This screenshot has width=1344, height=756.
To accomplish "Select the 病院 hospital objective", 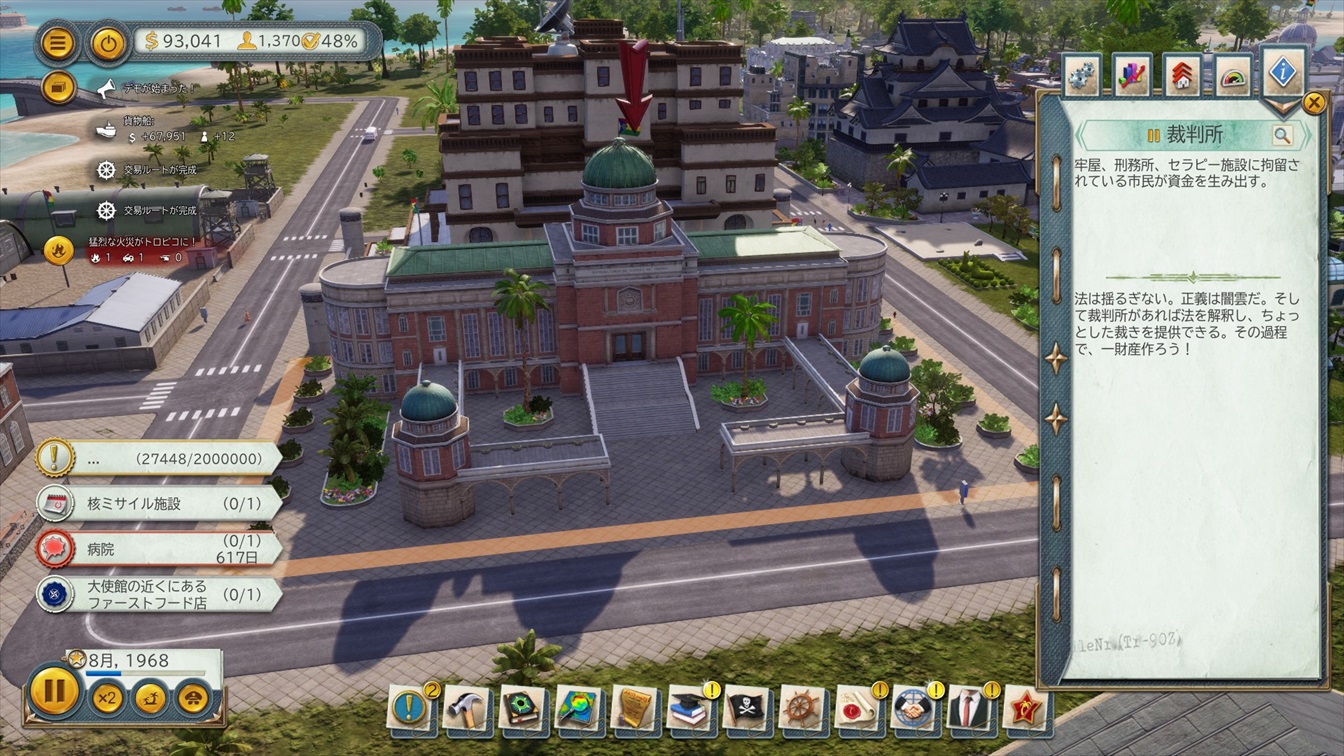I will click(160, 548).
